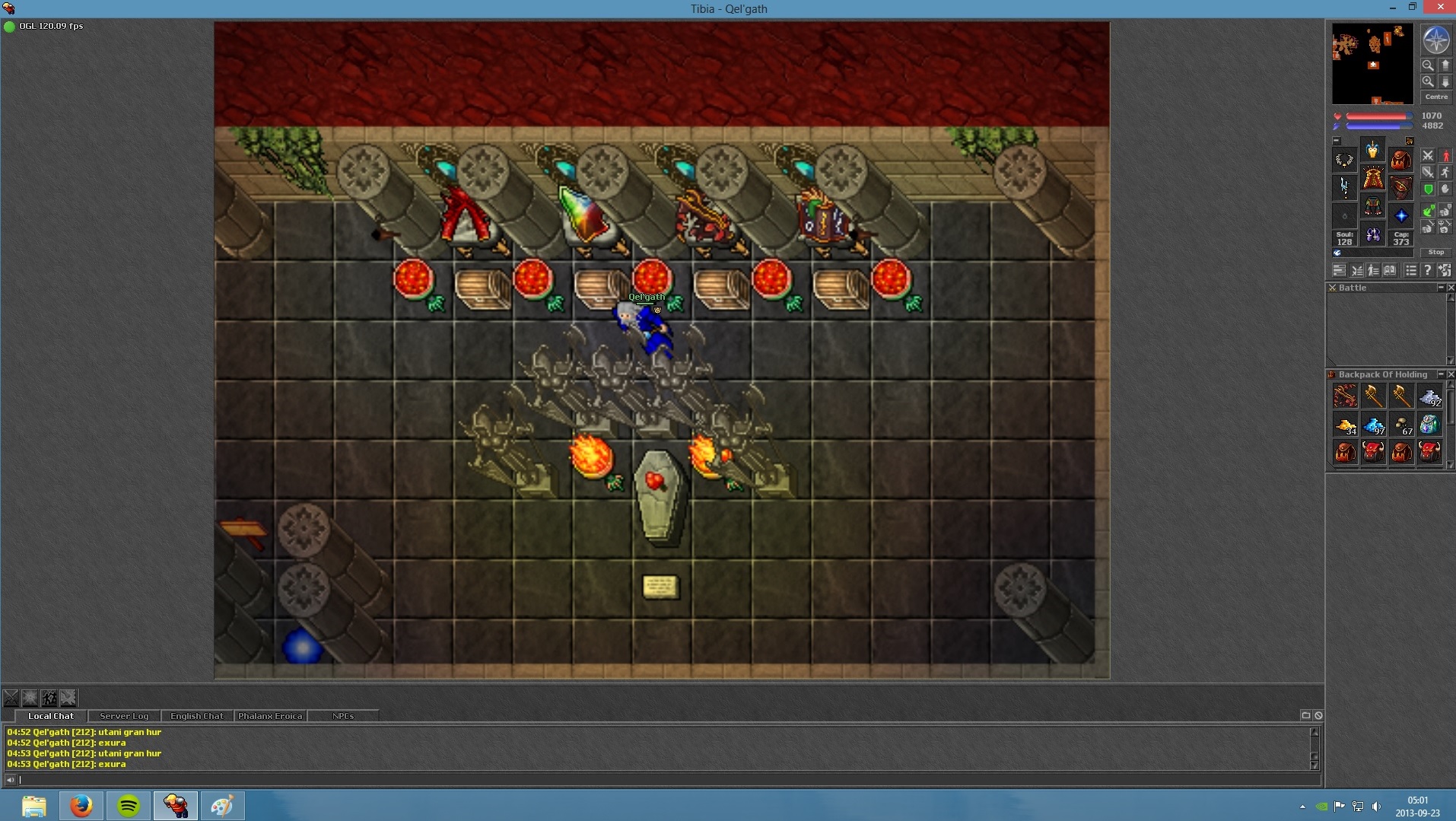Toggle the green shield defensive stance
The height and width of the screenshot is (821, 1456).
(1428, 189)
